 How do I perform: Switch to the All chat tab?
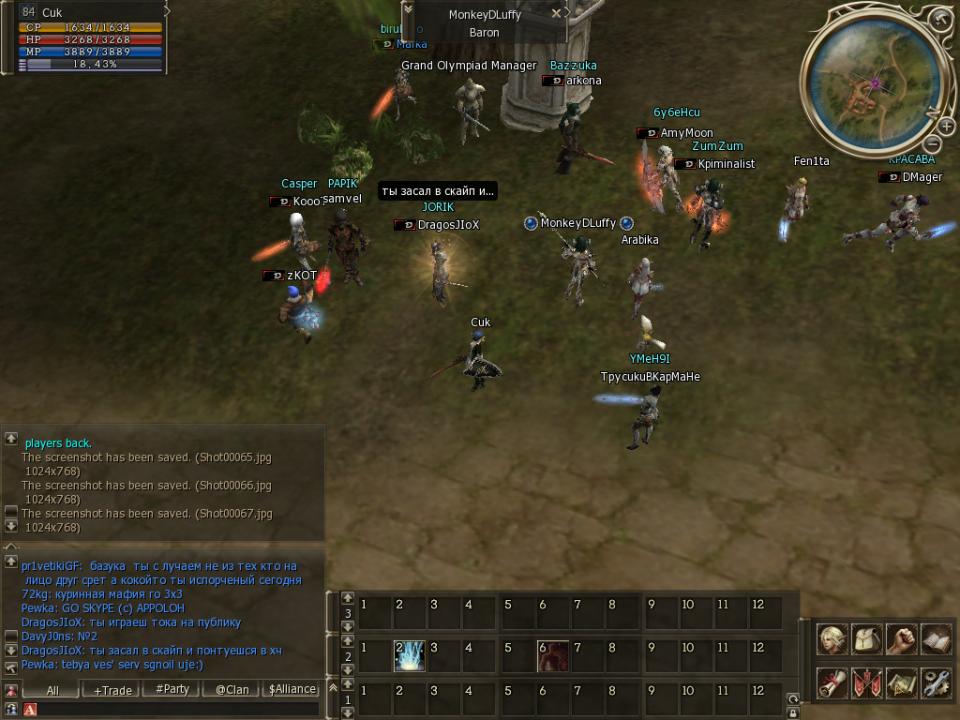tap(52, 690)
